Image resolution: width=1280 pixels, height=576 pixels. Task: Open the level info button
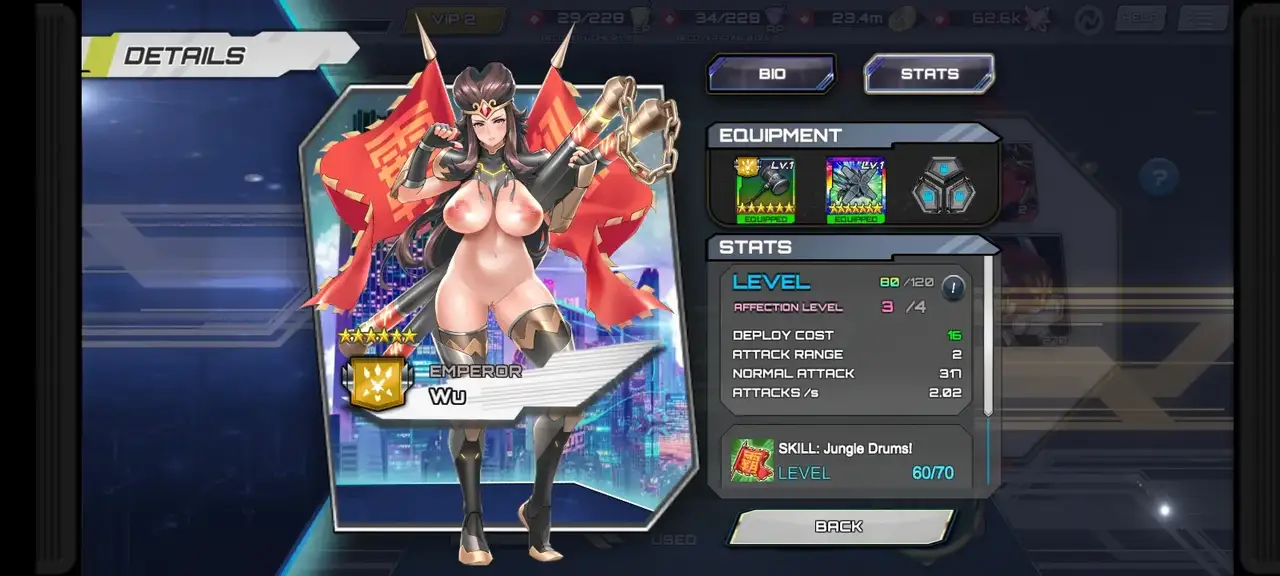953,288
